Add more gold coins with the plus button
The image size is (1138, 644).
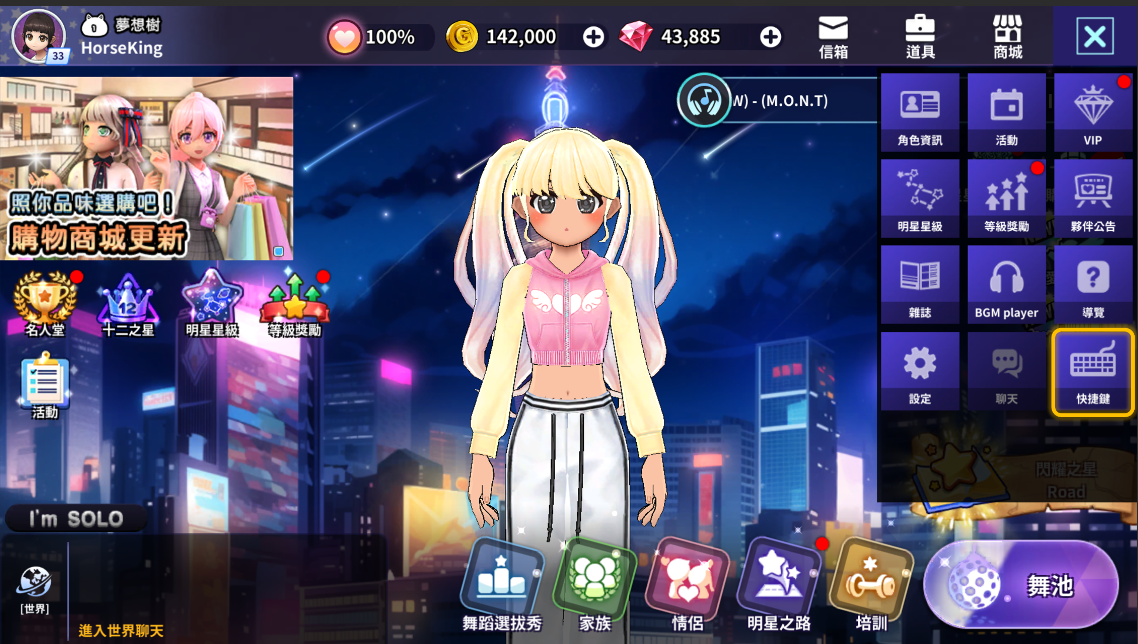pos(593,37)
